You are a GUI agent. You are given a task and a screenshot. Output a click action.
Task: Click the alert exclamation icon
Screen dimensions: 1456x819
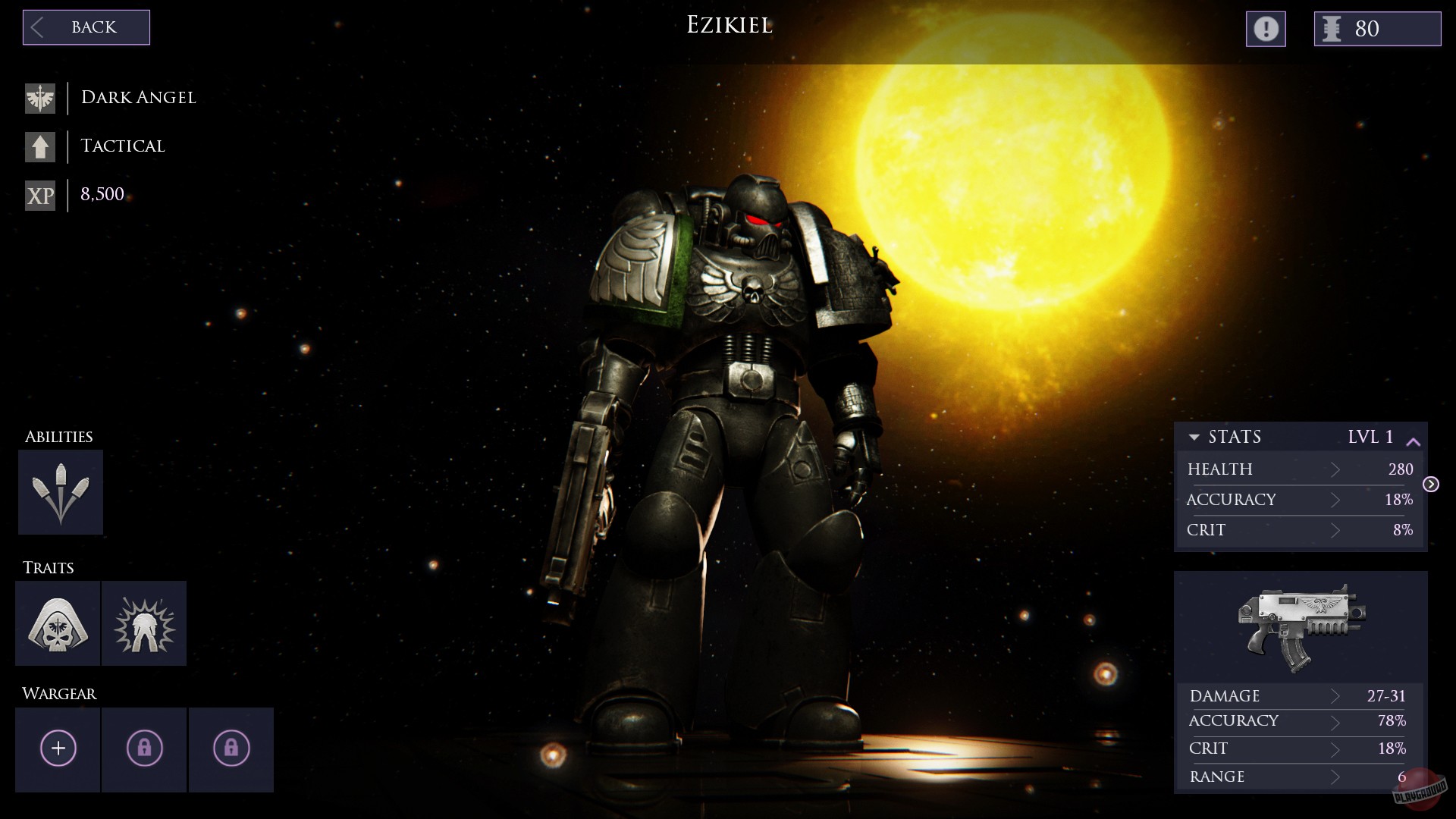click(x=1265, y=29)
